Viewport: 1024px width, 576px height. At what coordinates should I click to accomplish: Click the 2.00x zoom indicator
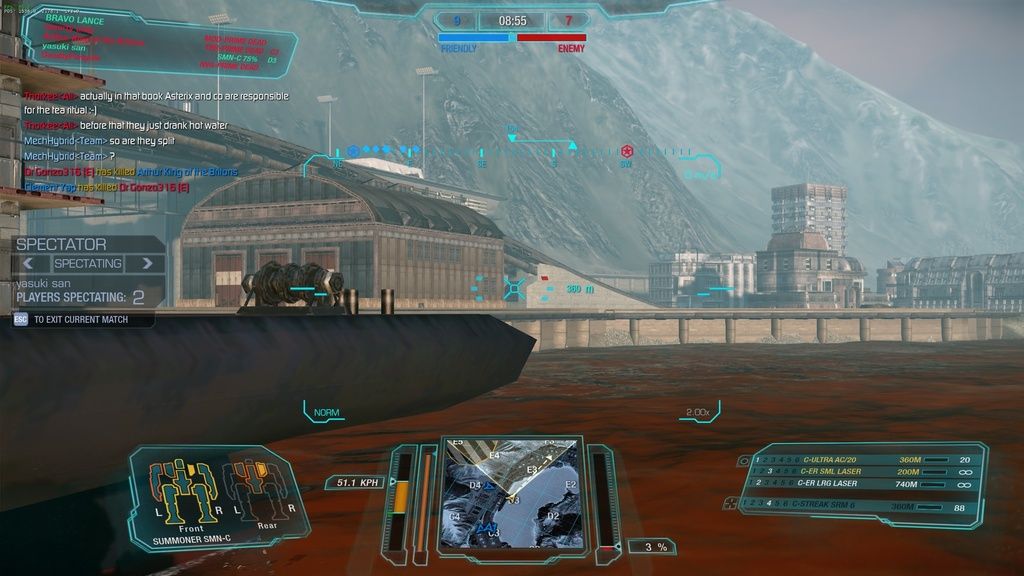[698, 412]
